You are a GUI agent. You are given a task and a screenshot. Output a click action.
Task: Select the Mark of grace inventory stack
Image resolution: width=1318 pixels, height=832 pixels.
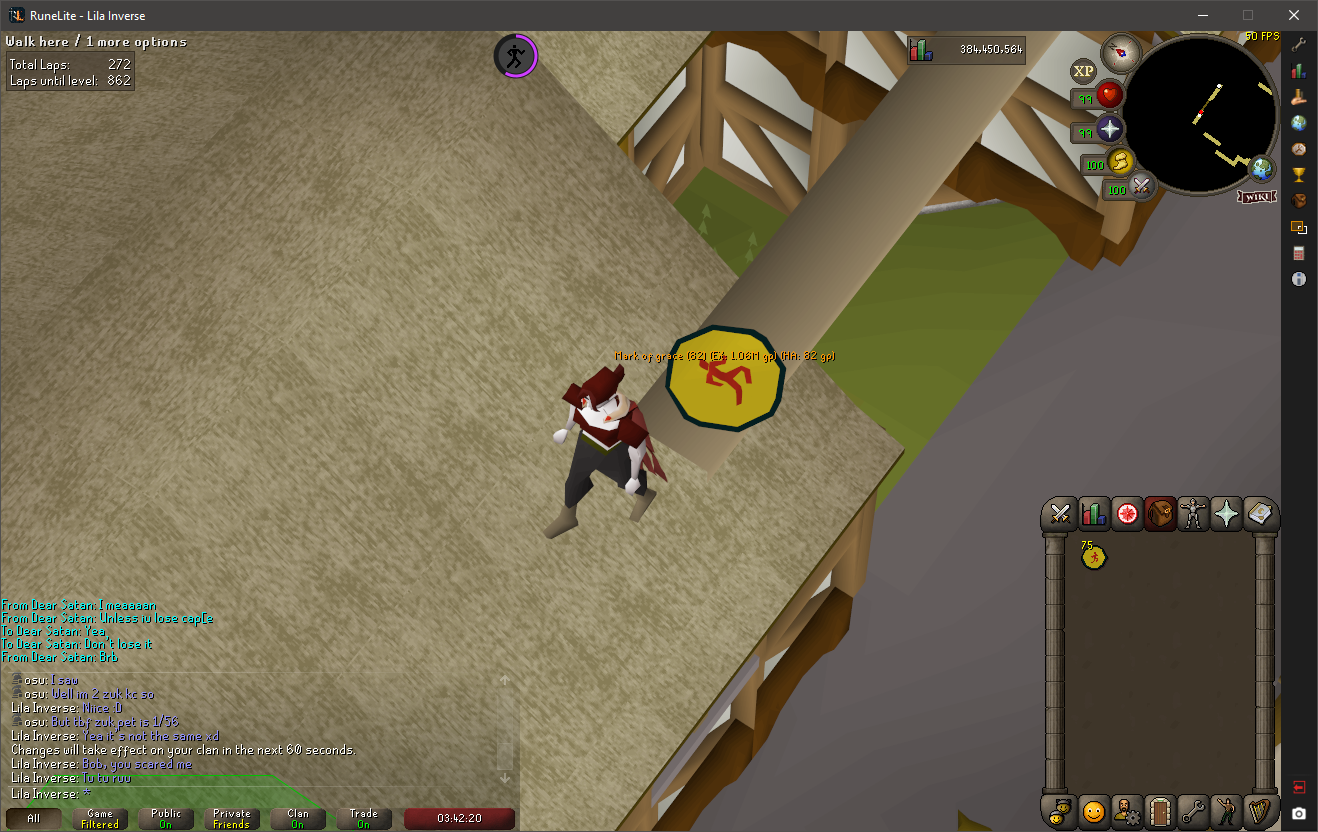(x=1094, y=556)
